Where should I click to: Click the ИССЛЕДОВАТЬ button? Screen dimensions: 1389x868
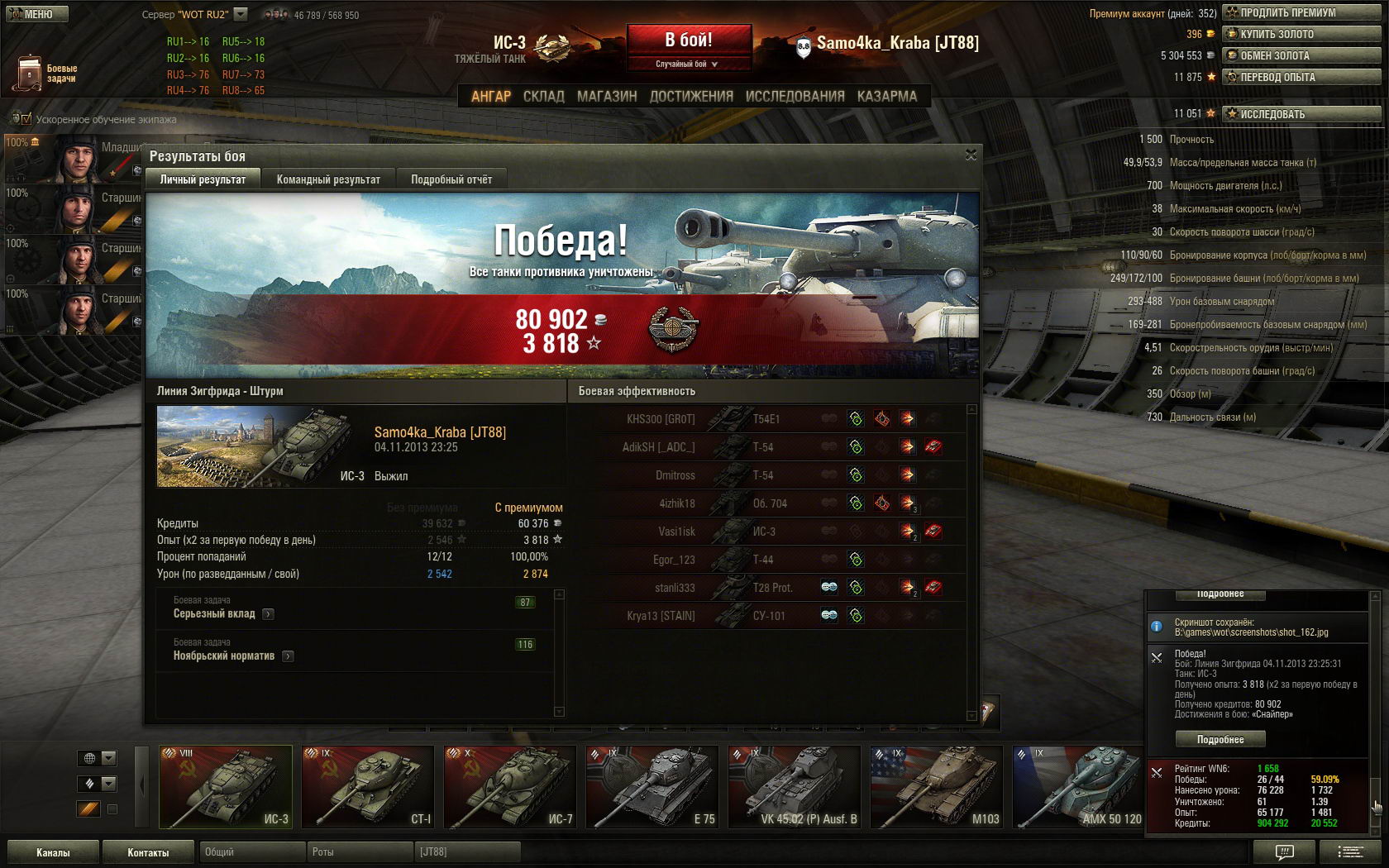pos(1301,114)
